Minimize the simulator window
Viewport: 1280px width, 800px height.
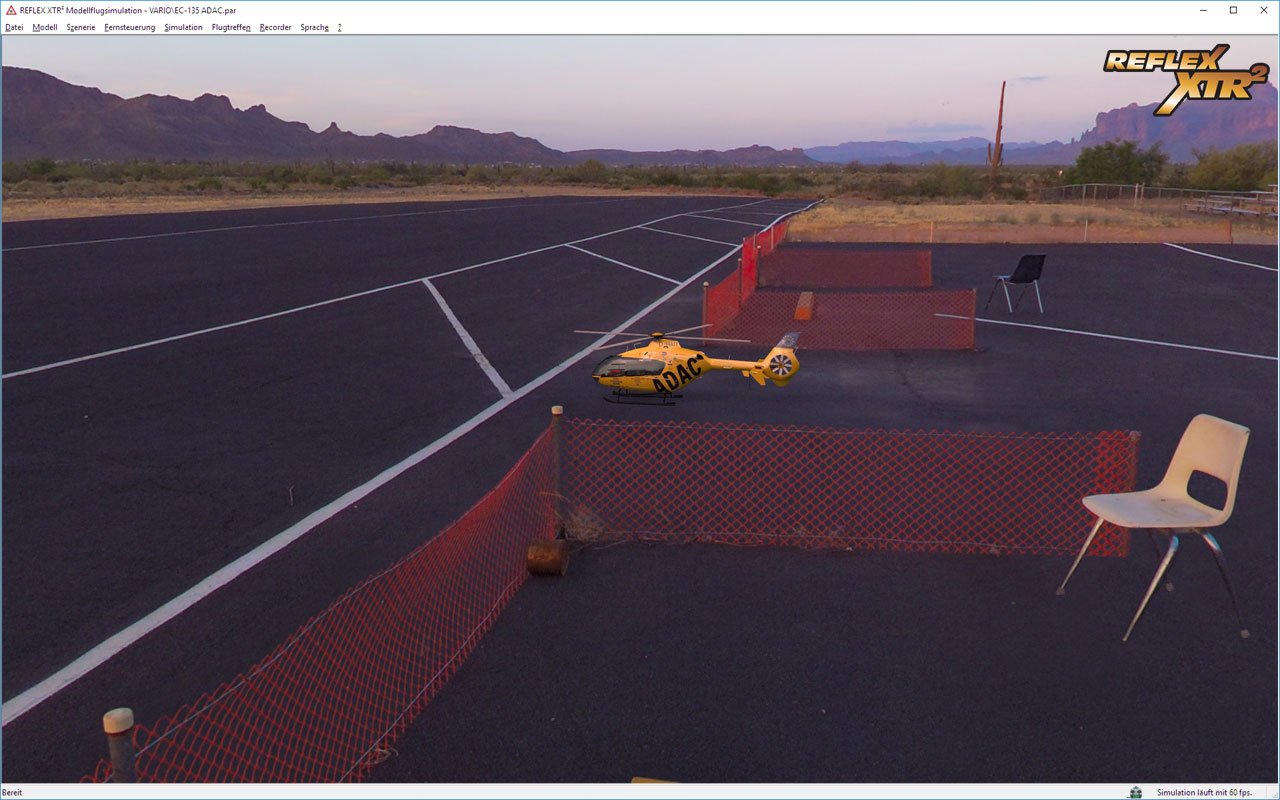(1202, 9)
